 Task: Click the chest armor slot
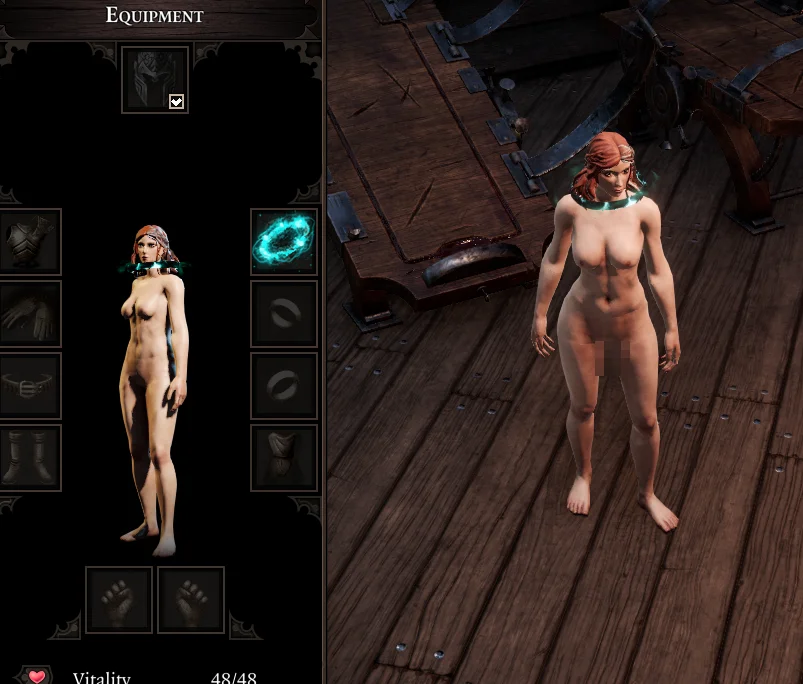click(29, 241)
